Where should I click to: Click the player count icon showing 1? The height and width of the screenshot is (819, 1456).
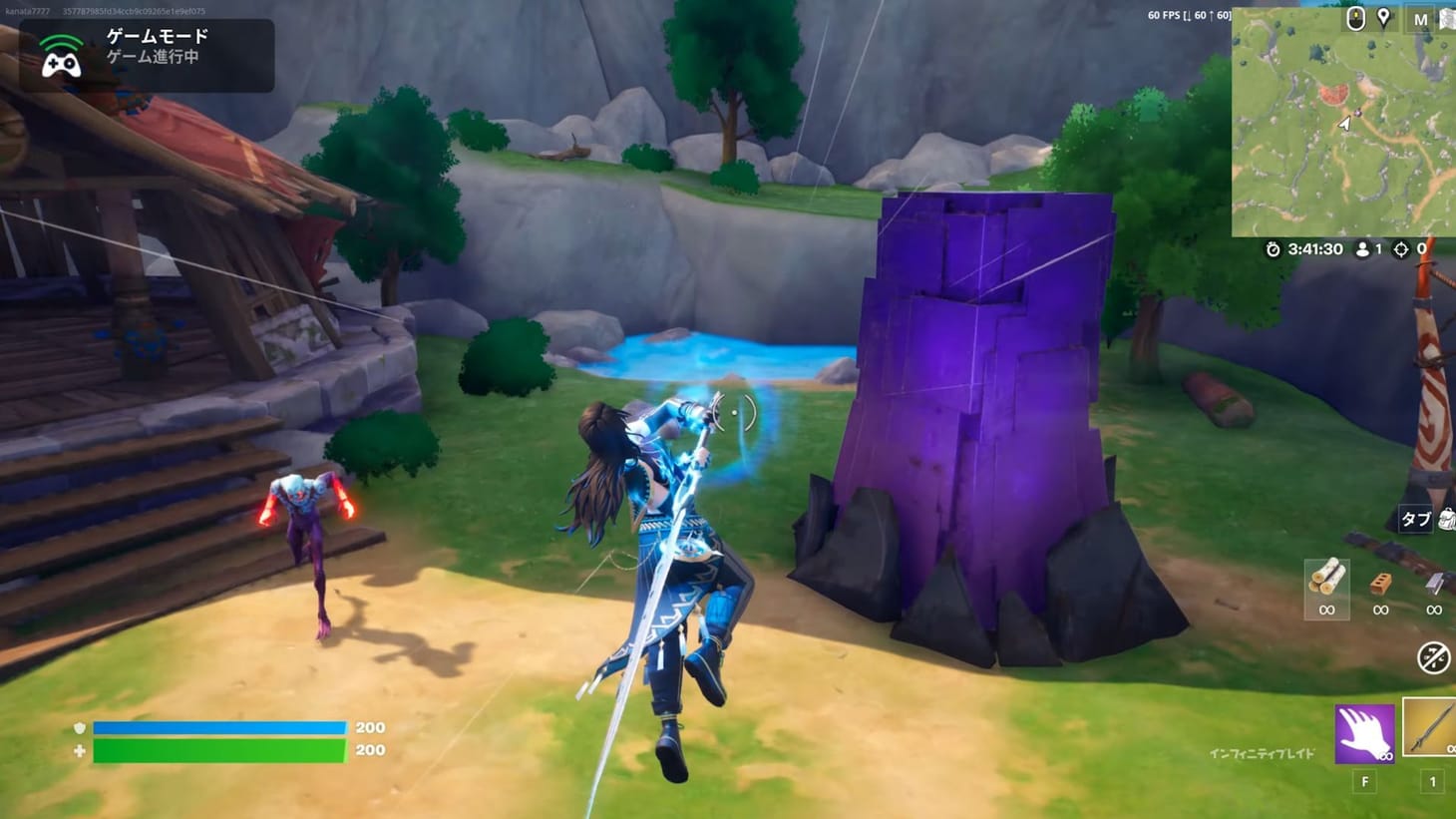point(1362,249)
